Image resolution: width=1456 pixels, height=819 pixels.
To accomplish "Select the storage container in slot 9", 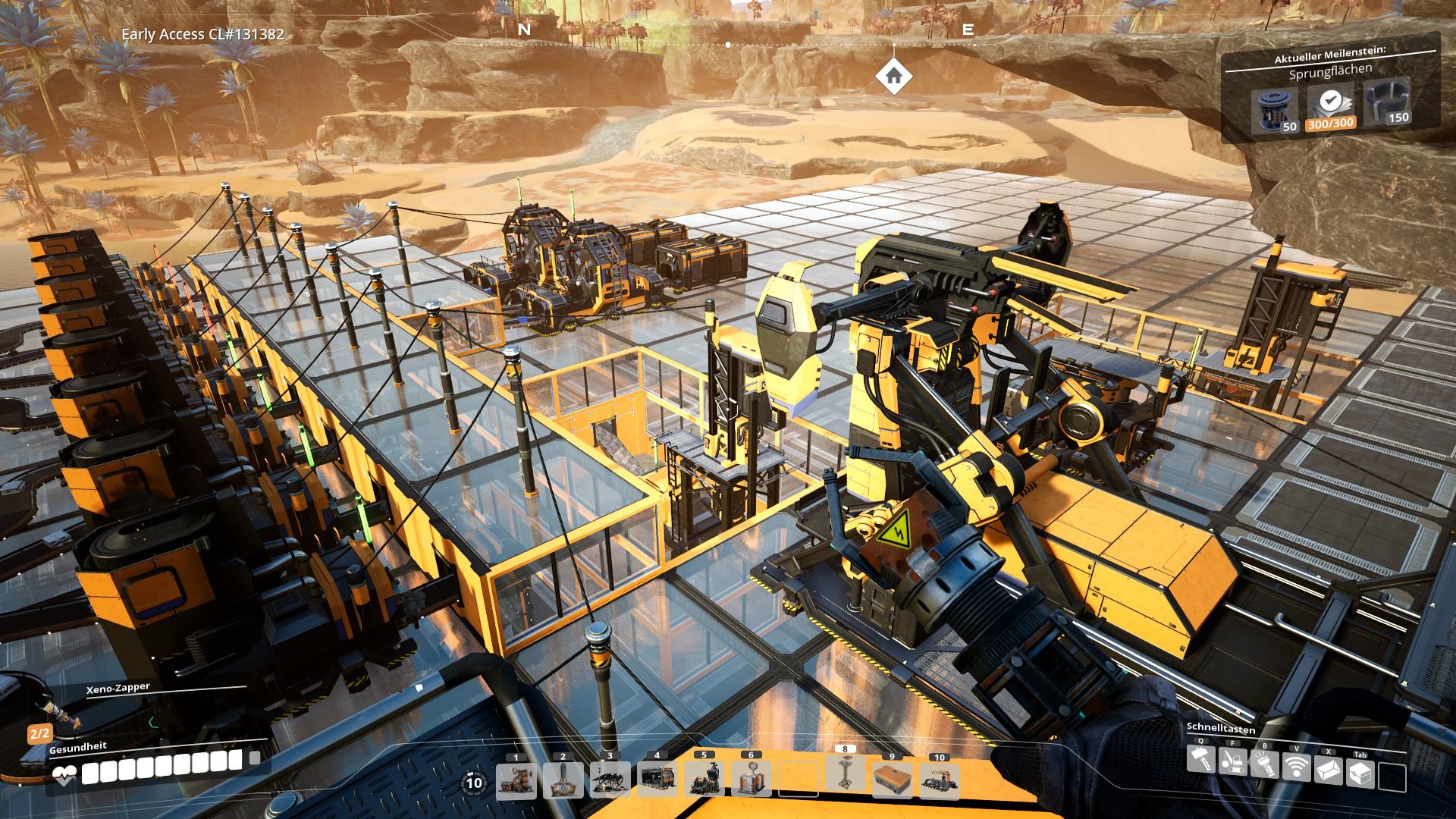I will click(893, 780).
